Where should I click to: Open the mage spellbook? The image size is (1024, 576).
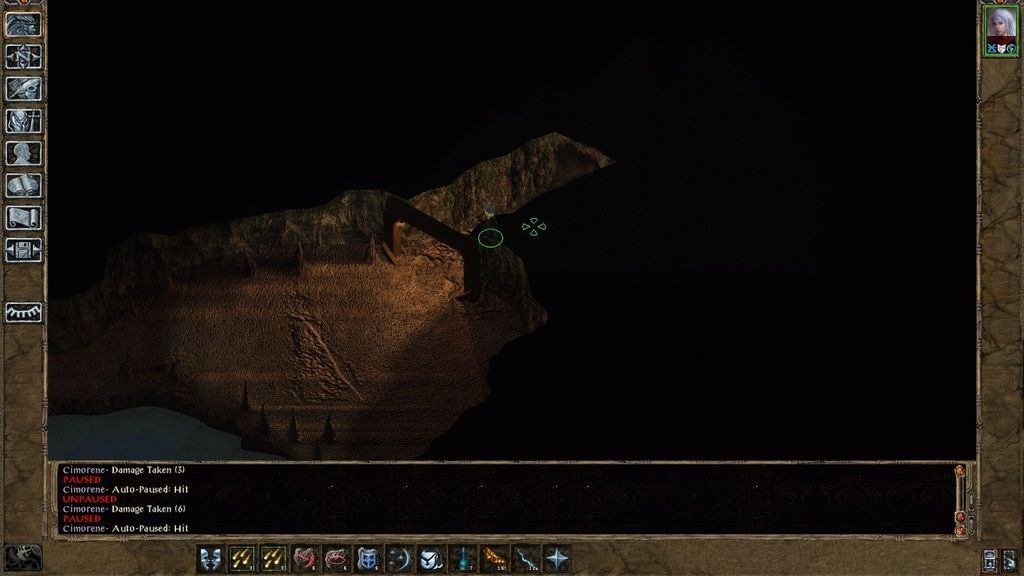tap(24, 185)
